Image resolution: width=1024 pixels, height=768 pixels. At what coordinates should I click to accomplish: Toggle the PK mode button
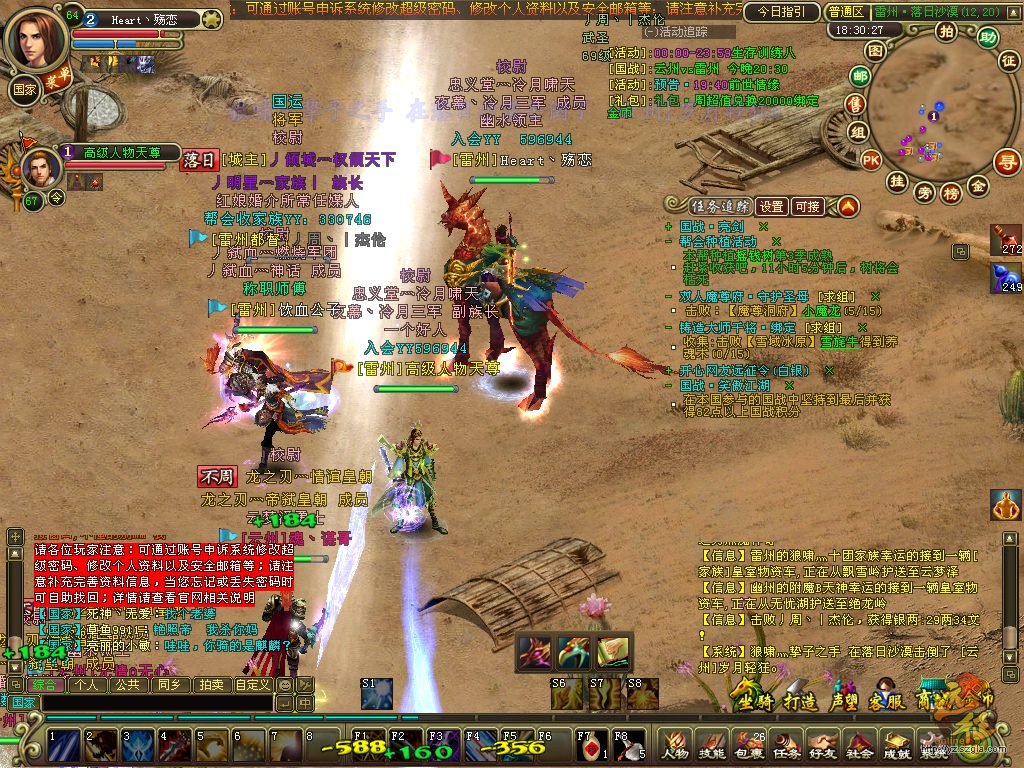871,159
